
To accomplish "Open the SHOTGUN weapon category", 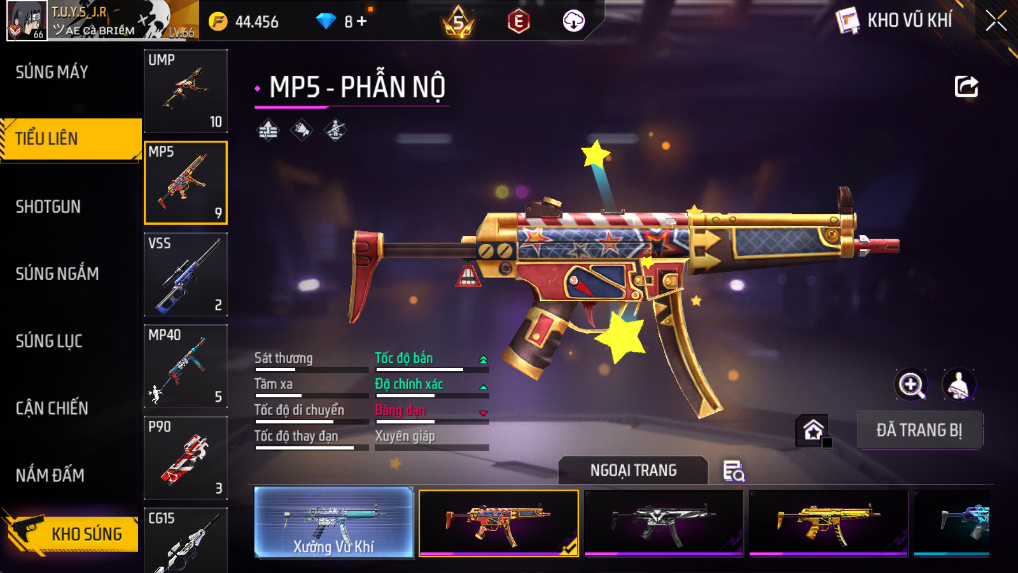I will tap(48, 207).
